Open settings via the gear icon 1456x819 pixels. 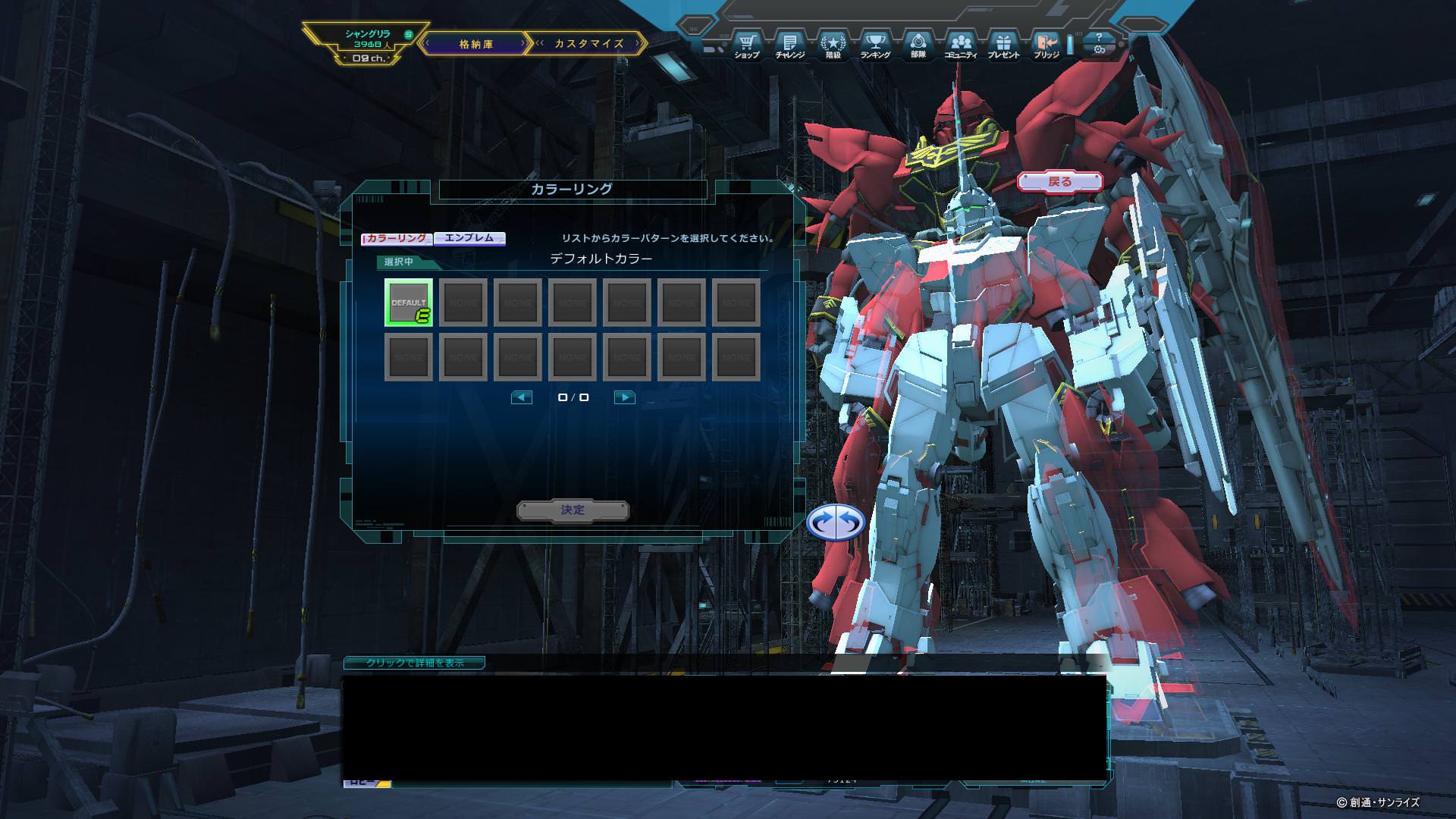(1099, 50)
